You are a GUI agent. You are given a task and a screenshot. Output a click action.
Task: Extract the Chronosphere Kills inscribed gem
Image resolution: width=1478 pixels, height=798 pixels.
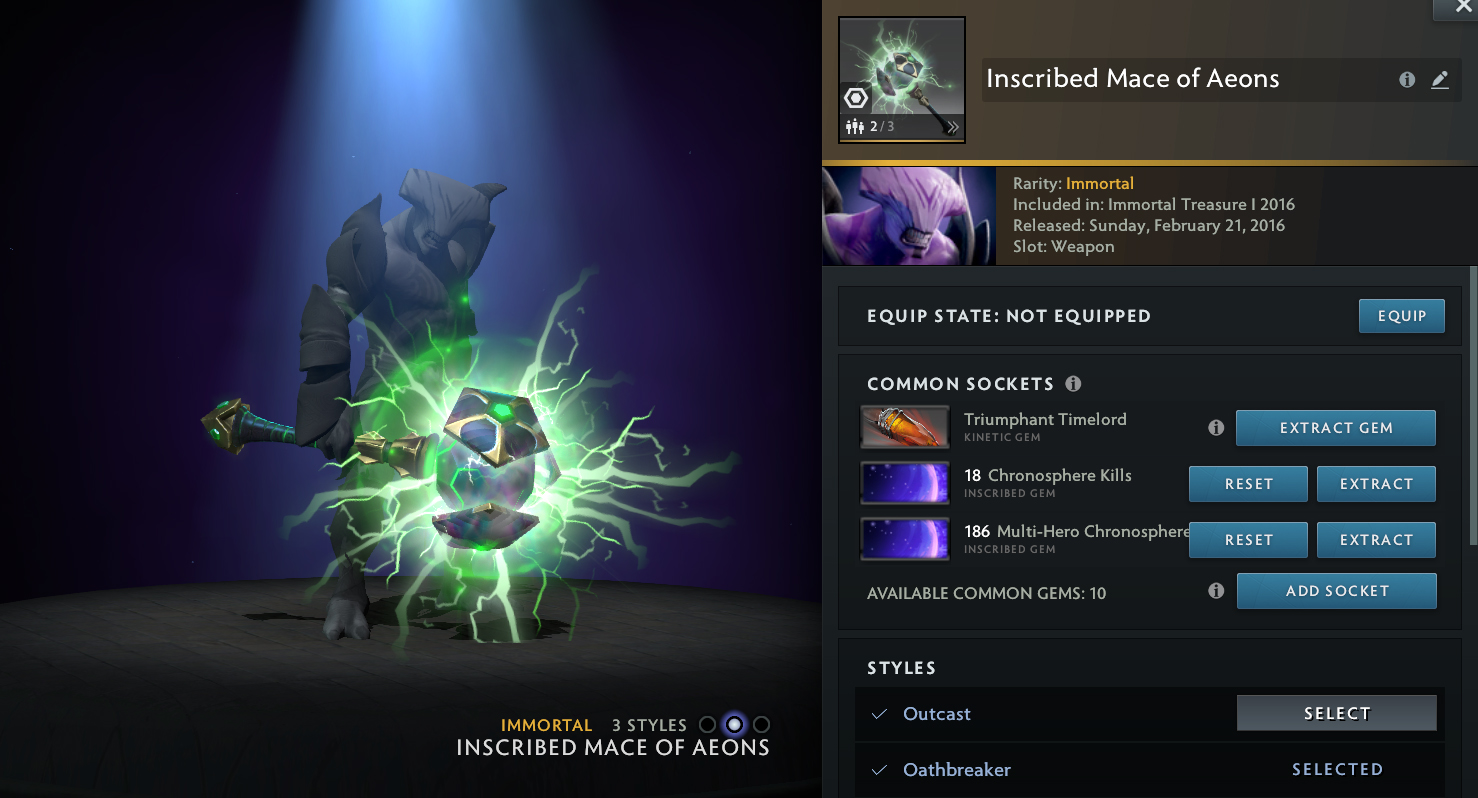click(1376, 484)
